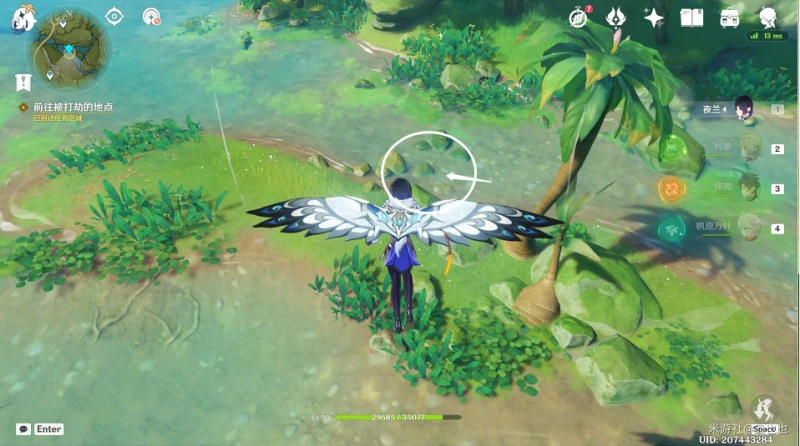Open the Wish four-pointed star icon
This screenshot has height=446, width=800.
[654, 17]
